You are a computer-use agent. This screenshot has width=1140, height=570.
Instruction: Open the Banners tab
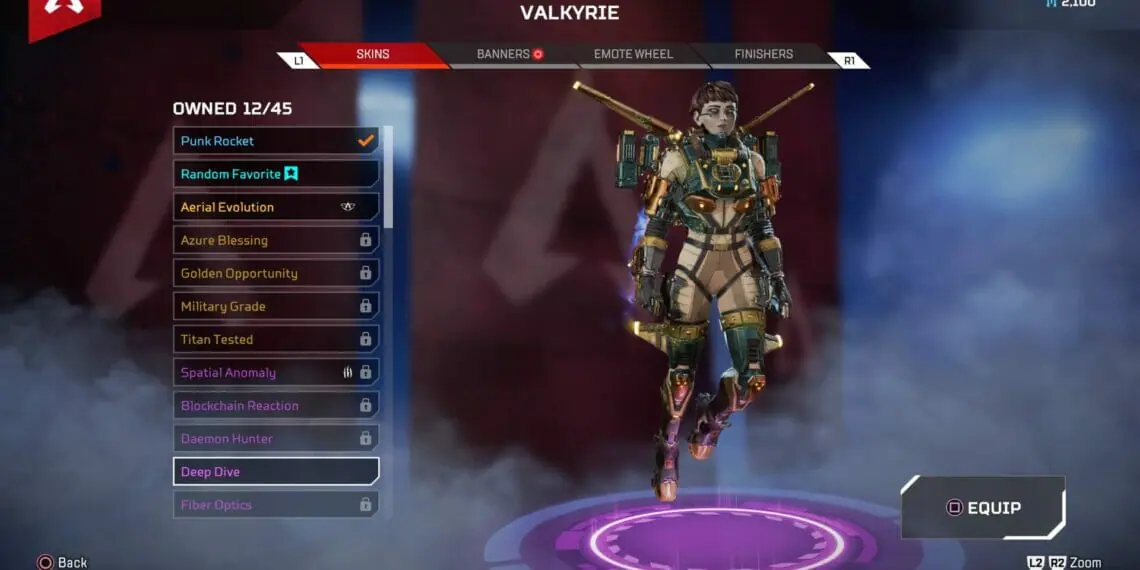coord(510,54)
